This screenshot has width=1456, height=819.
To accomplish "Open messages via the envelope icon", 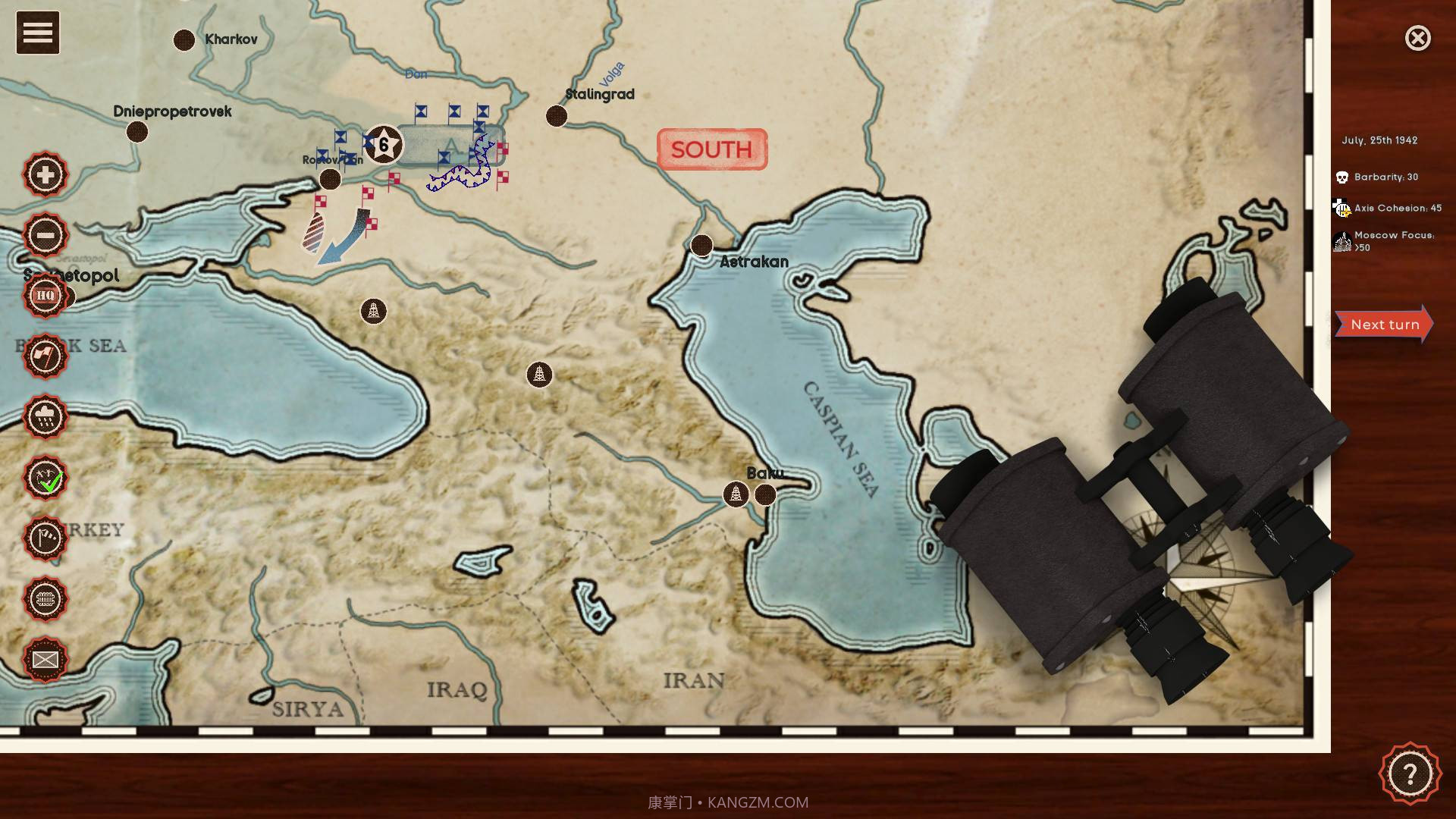I will click(45, 661).
